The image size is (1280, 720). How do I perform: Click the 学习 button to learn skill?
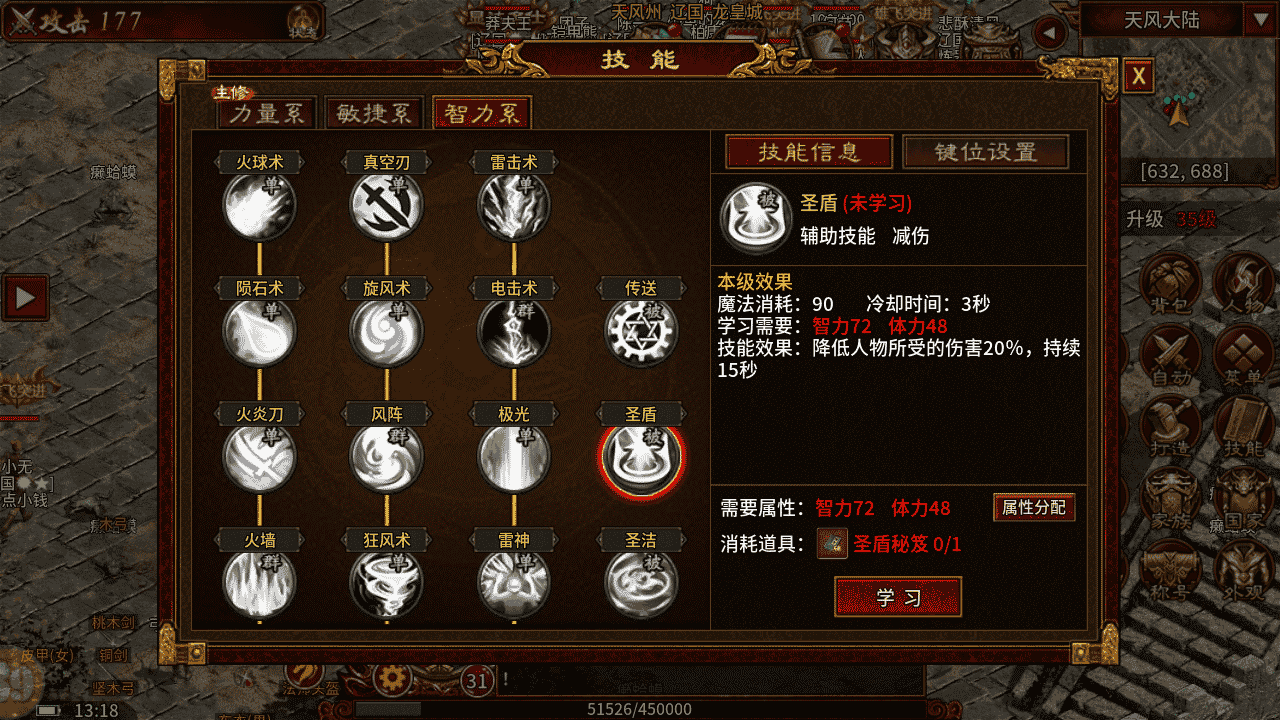tap(897, 597)
